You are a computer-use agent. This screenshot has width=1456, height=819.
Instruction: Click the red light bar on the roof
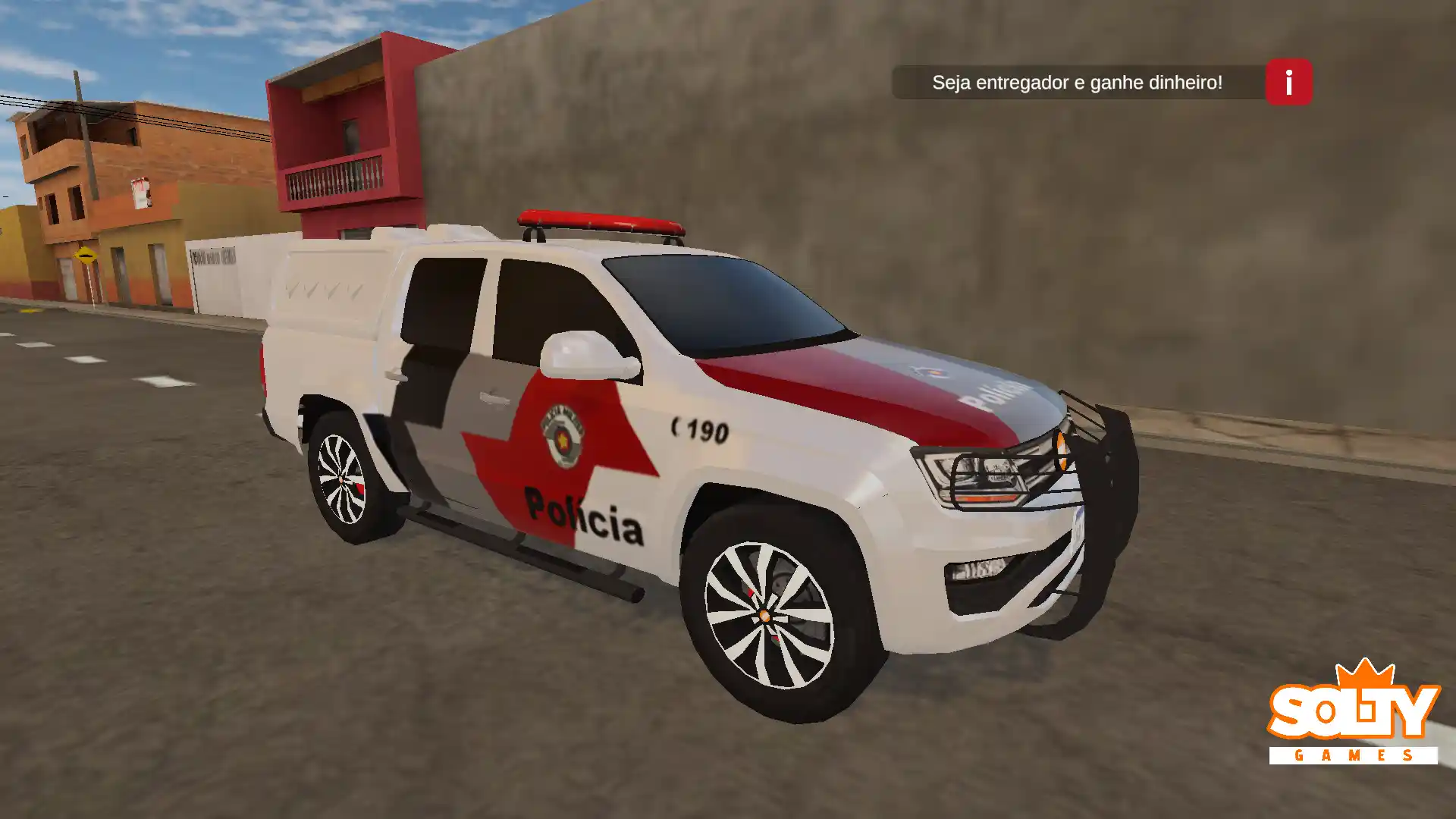pyautogui.click(x=599, y=223)
